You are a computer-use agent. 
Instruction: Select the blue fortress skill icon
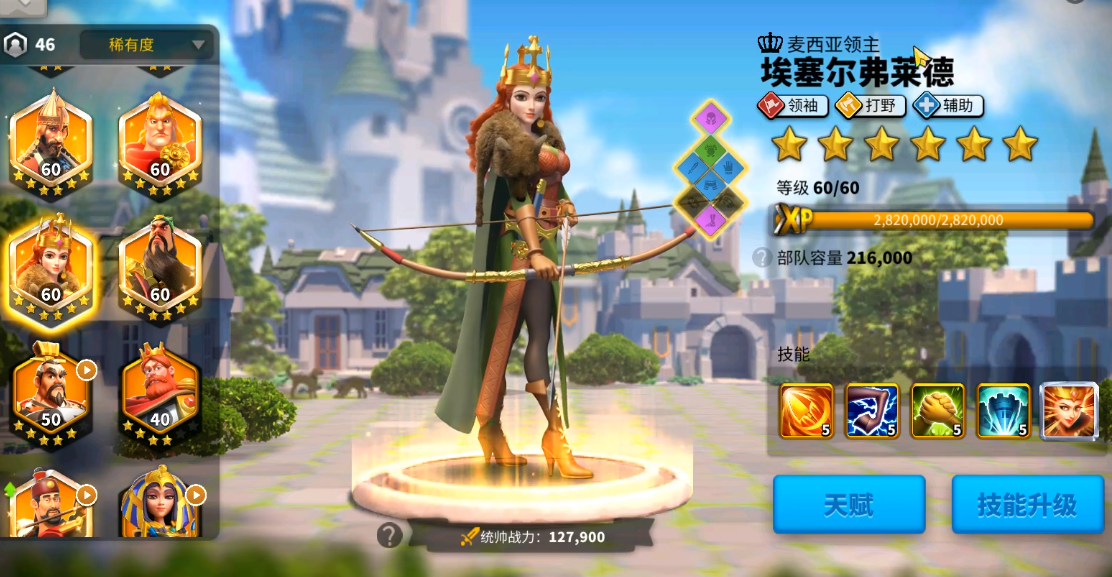[1003, 411]
